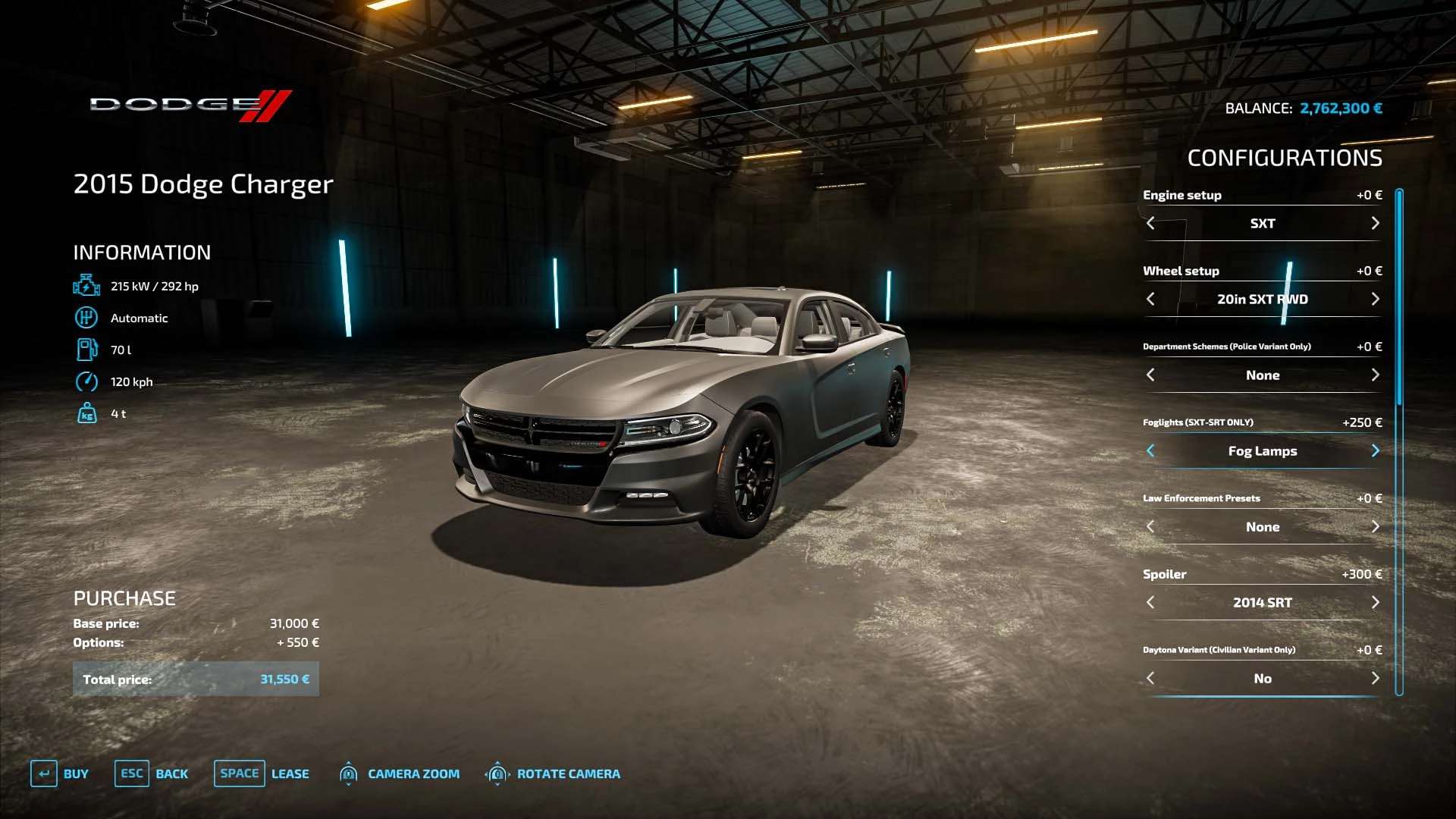Go back from the shop screen
The image size is (1456, 819).
click(152, 773)
